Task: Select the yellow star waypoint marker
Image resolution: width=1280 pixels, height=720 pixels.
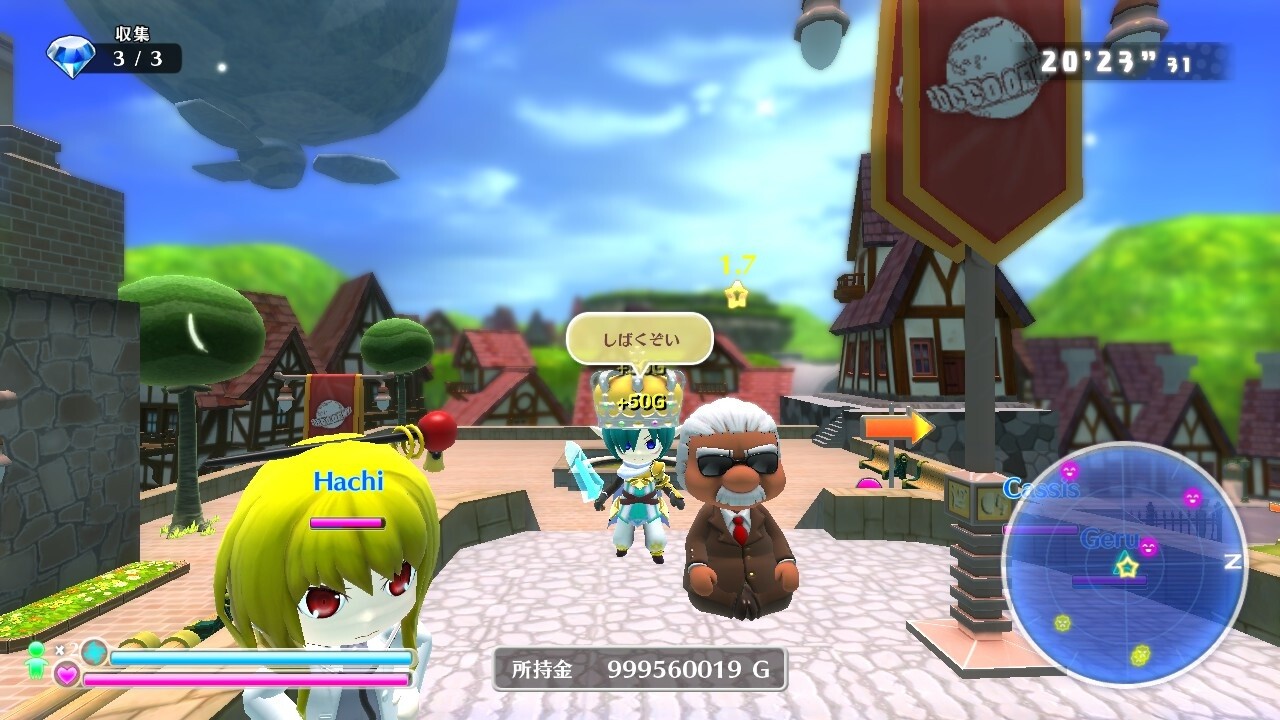Action: click(x=737, y=294)
